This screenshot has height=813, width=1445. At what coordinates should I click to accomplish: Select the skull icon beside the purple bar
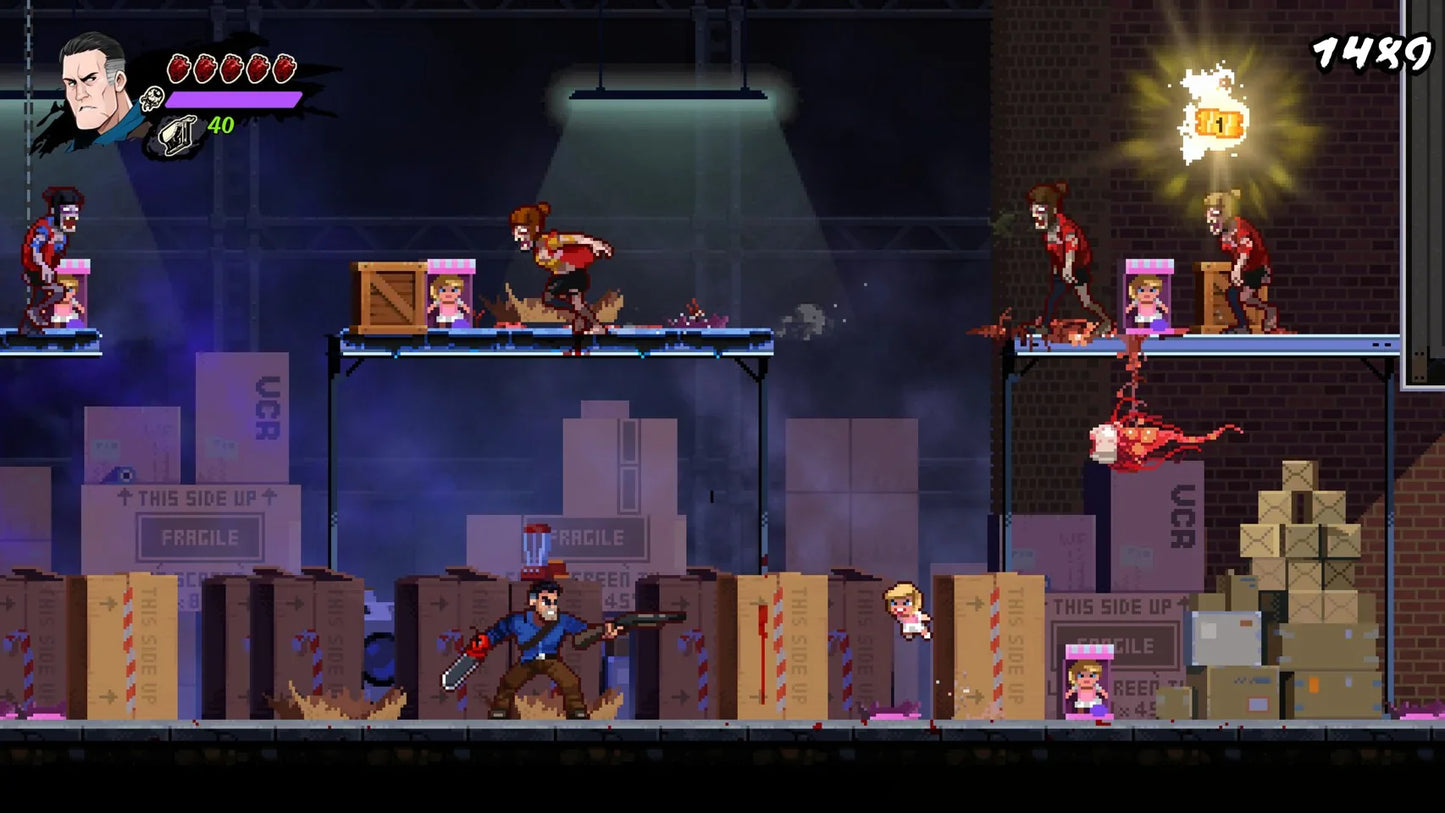[152, 100]
